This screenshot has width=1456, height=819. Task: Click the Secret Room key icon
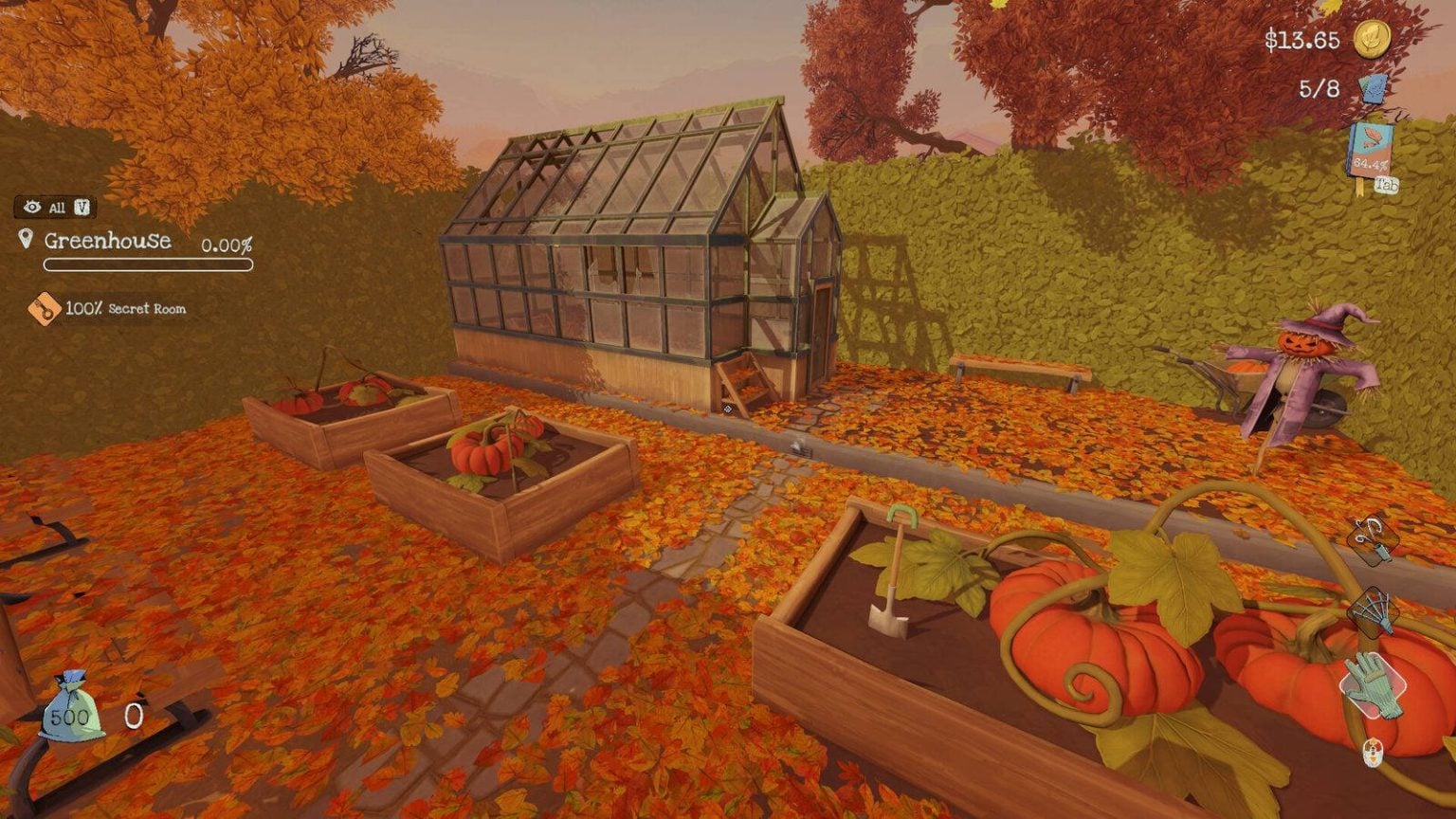click(46, 308)
